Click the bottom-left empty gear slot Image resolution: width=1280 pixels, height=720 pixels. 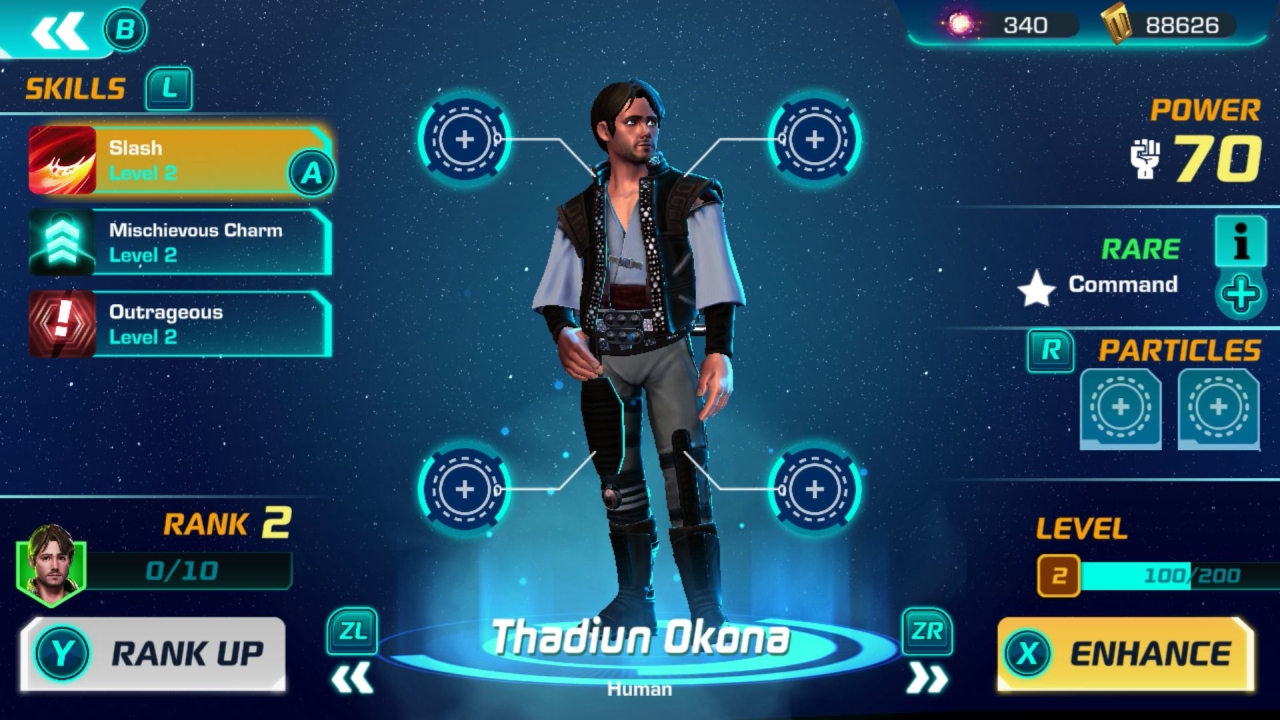pos(463,490)
